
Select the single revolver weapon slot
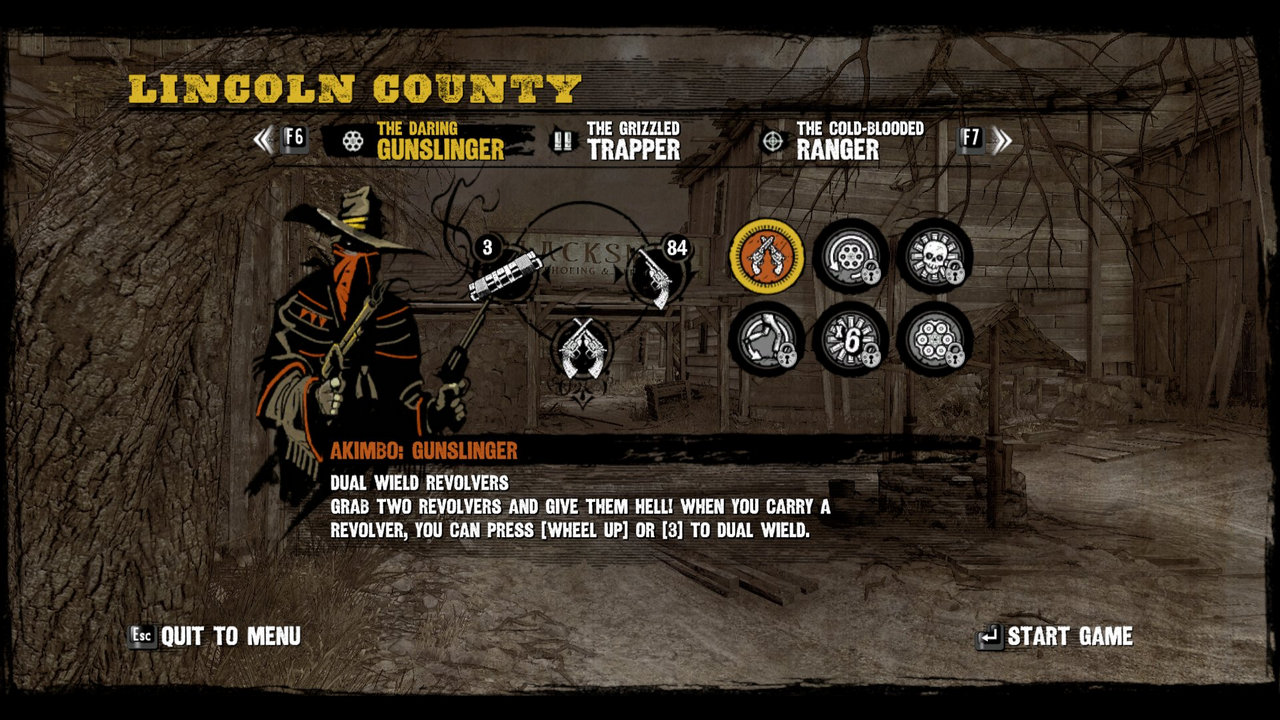coord(656,274)
